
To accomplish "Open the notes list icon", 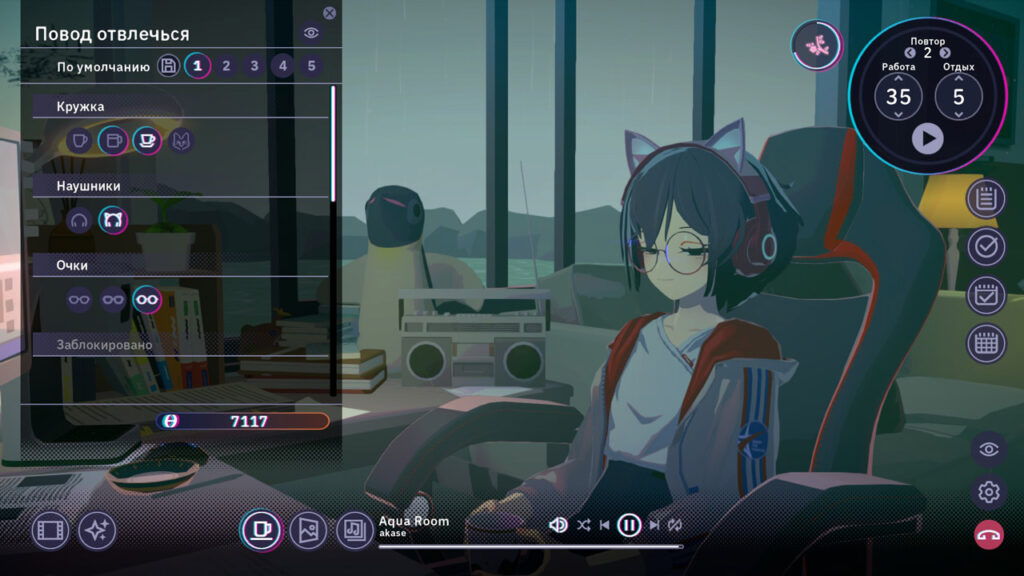I will point(986,198).
